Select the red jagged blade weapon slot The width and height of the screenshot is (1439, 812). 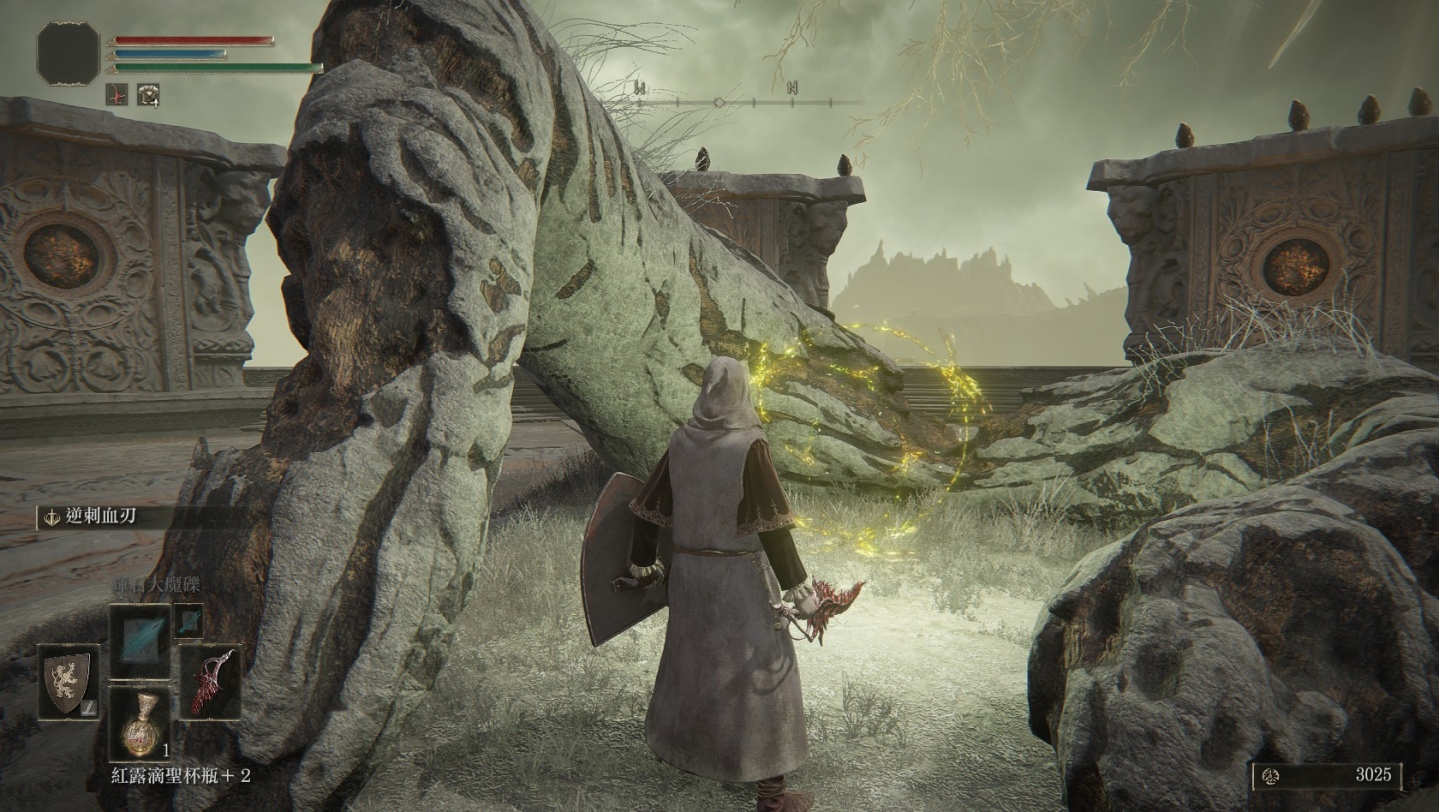[211, 681]
